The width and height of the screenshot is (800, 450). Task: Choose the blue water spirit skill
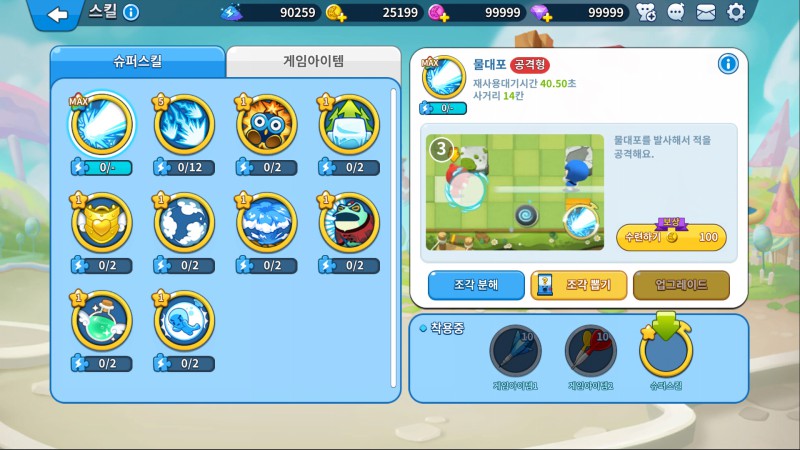click(184, 320)
